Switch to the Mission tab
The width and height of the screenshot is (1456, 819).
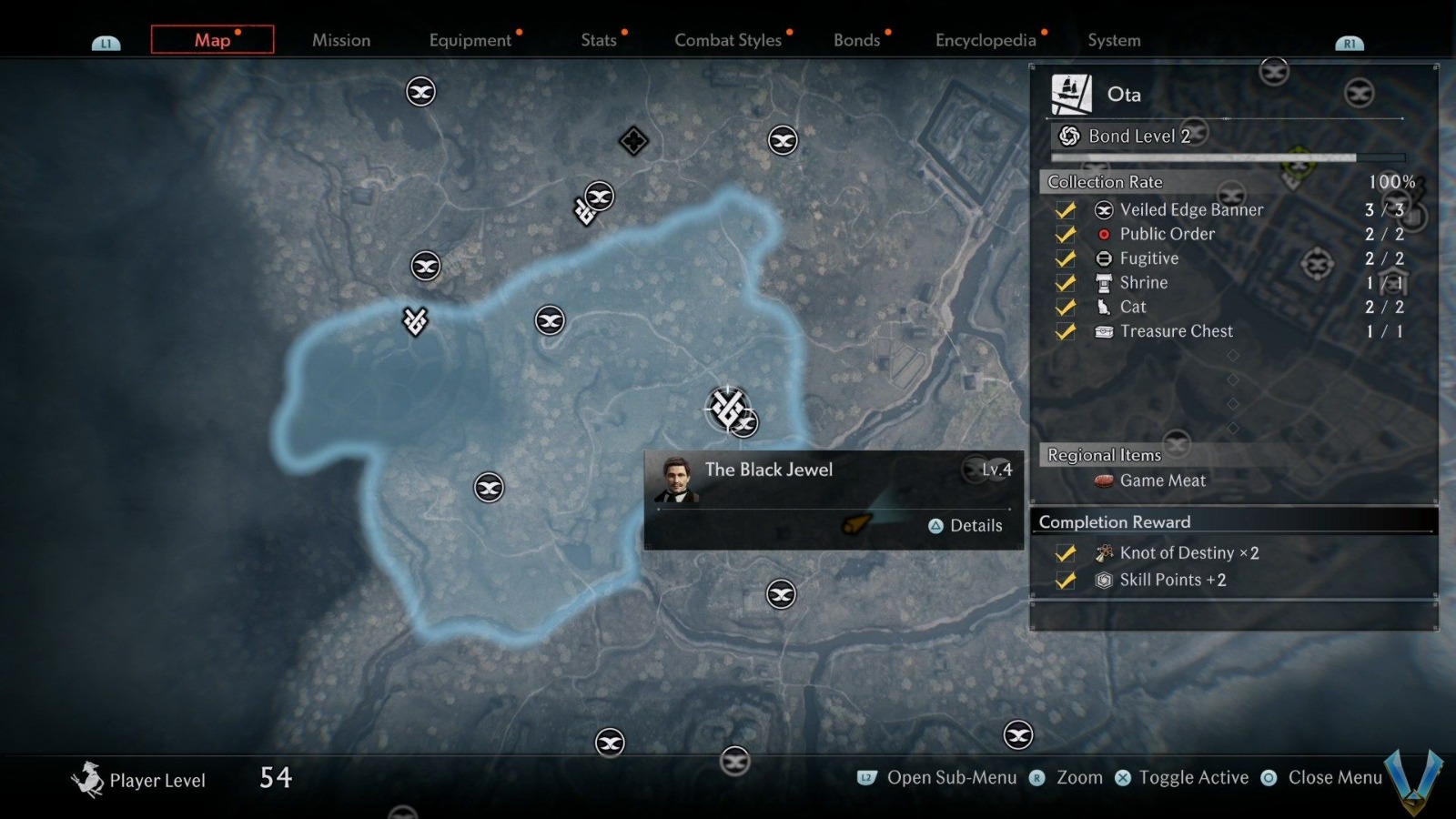tap(341, 40)
